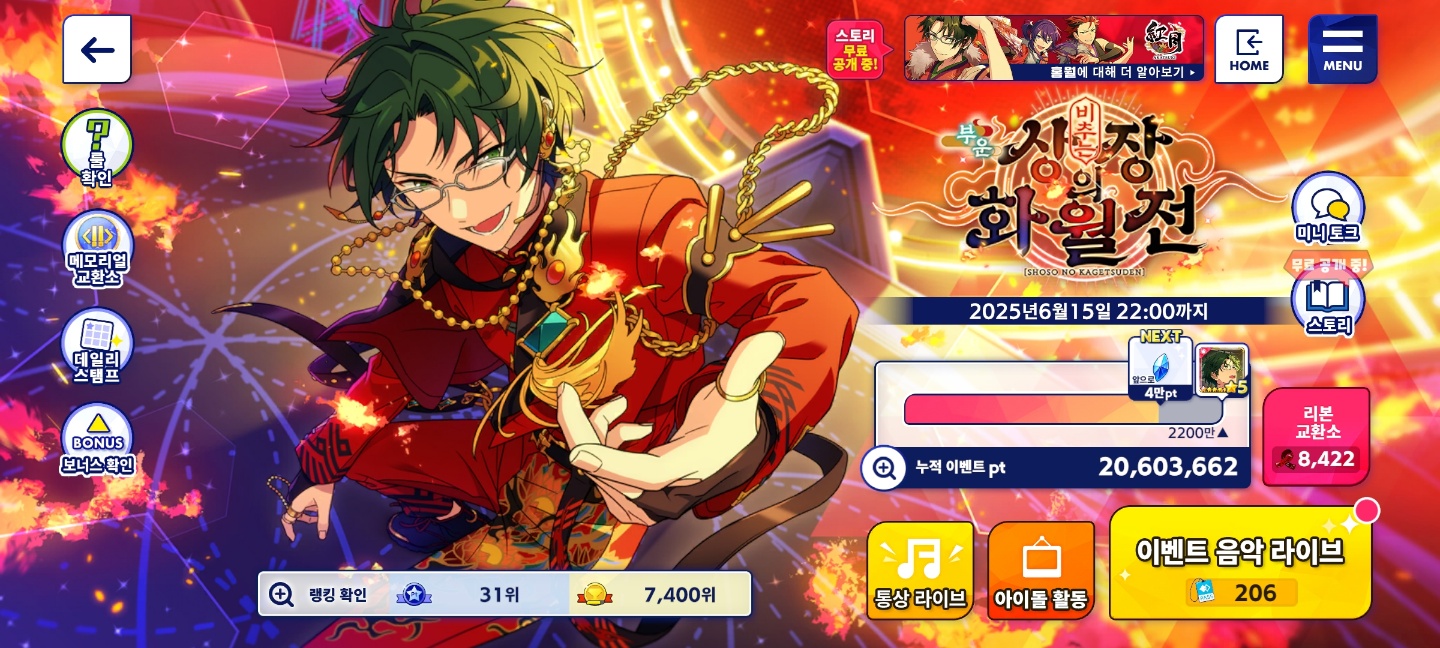Image resolution: width=1440 pixels, height=648 pixels.
Task: Open the 리본 교환소 ribbon exchange
Action: (x=1316, y=437)
